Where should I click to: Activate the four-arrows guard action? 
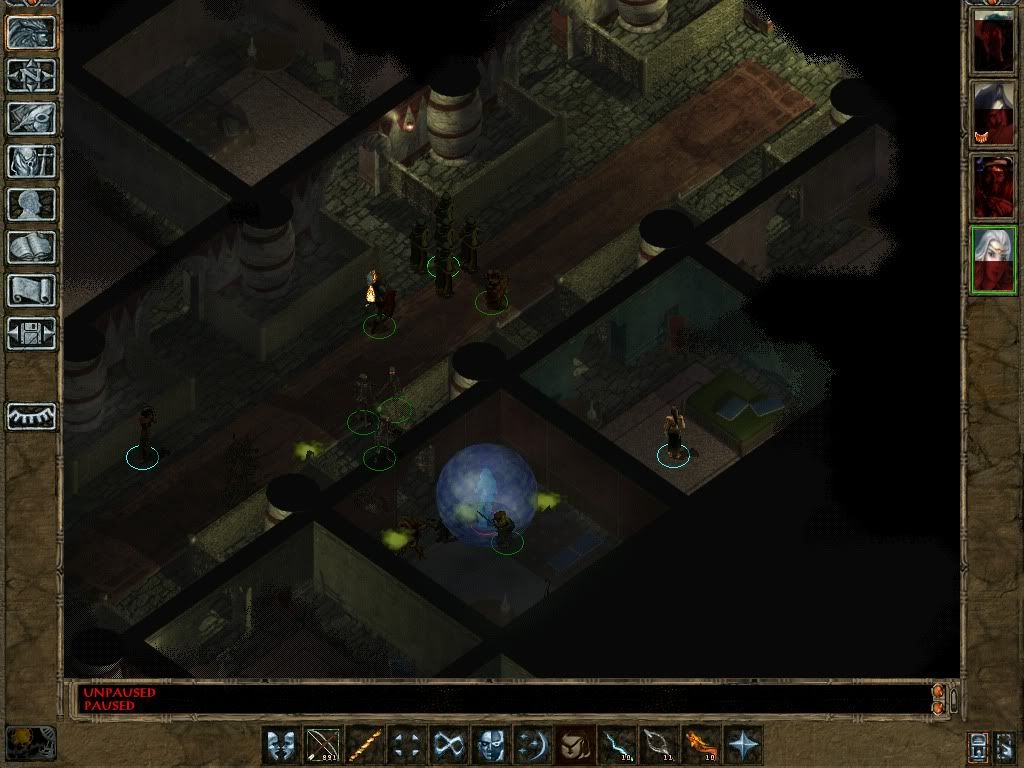pyautogui.click(x=407, y=745)
